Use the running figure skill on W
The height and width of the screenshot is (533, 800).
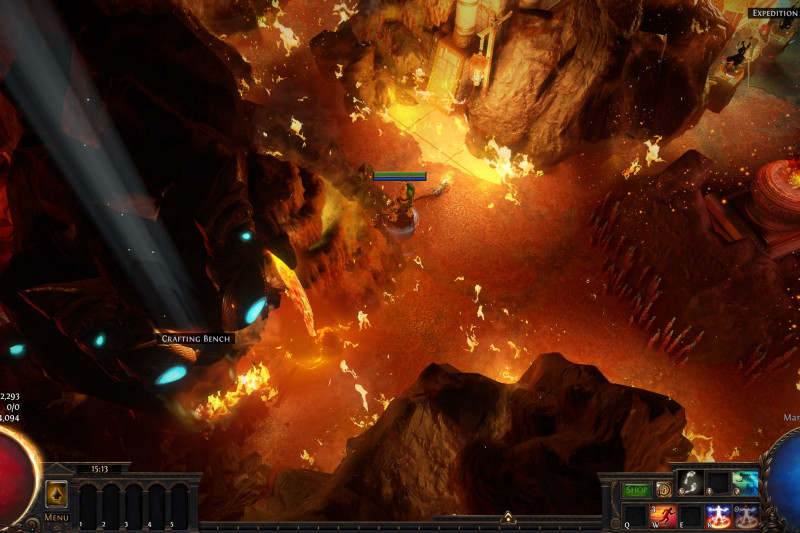point(663,516)
